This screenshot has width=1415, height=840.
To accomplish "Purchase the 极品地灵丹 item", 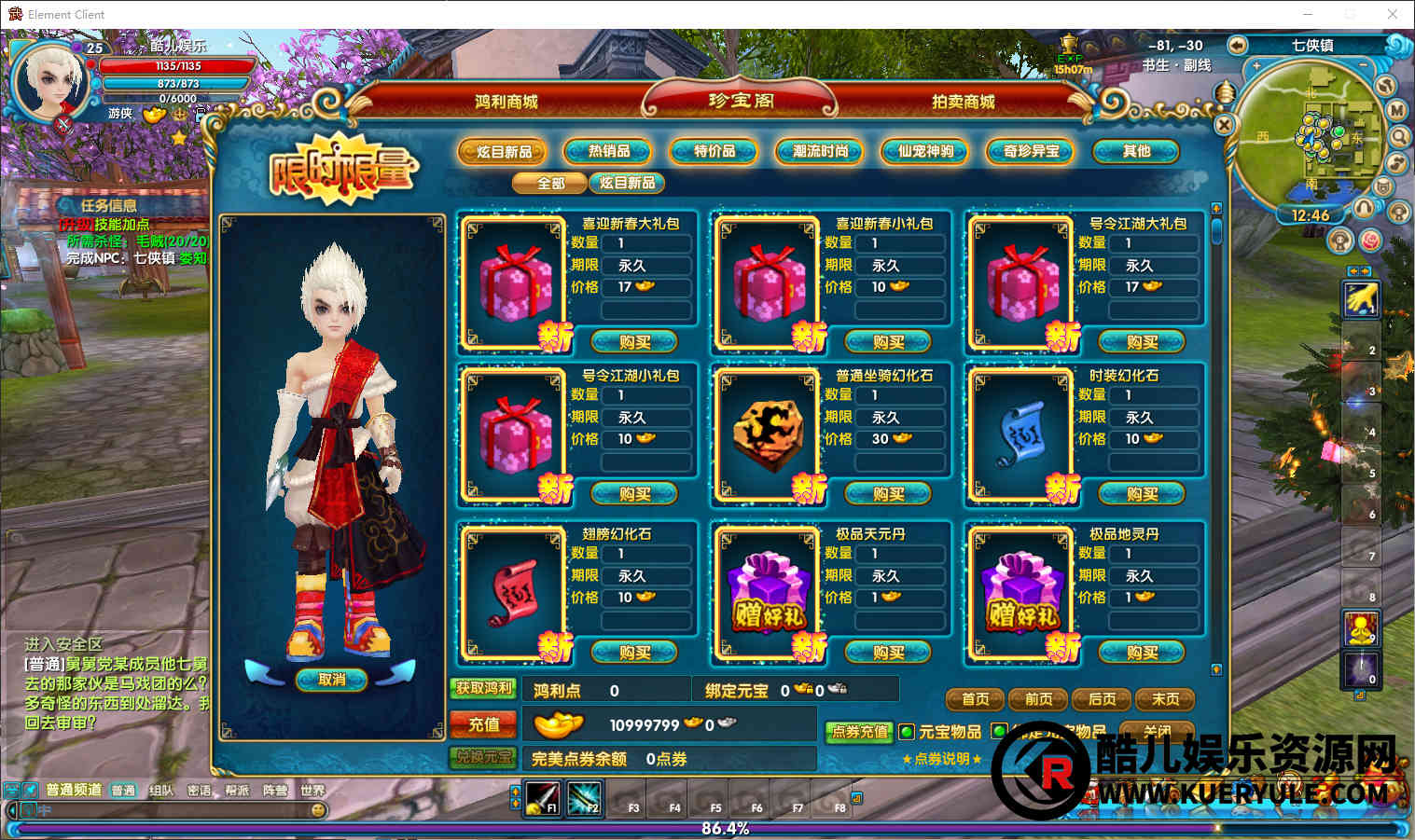I will tap(1142, 653).
